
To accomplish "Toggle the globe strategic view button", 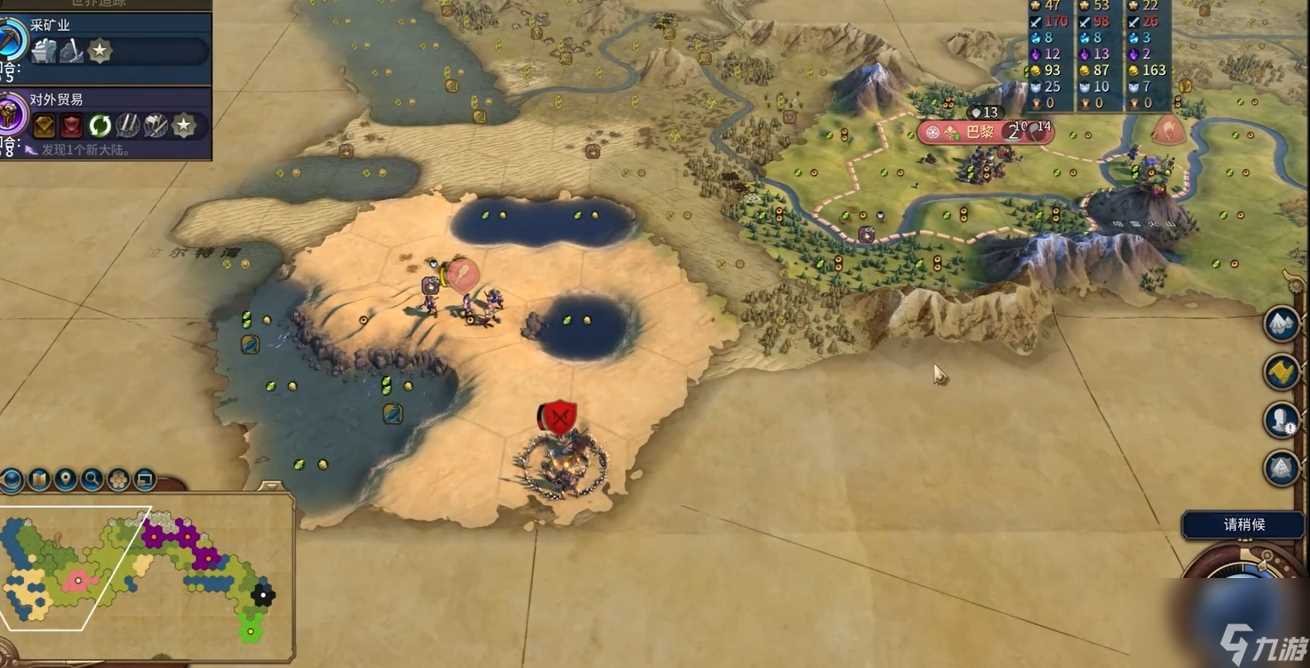I will pos(11,480).
